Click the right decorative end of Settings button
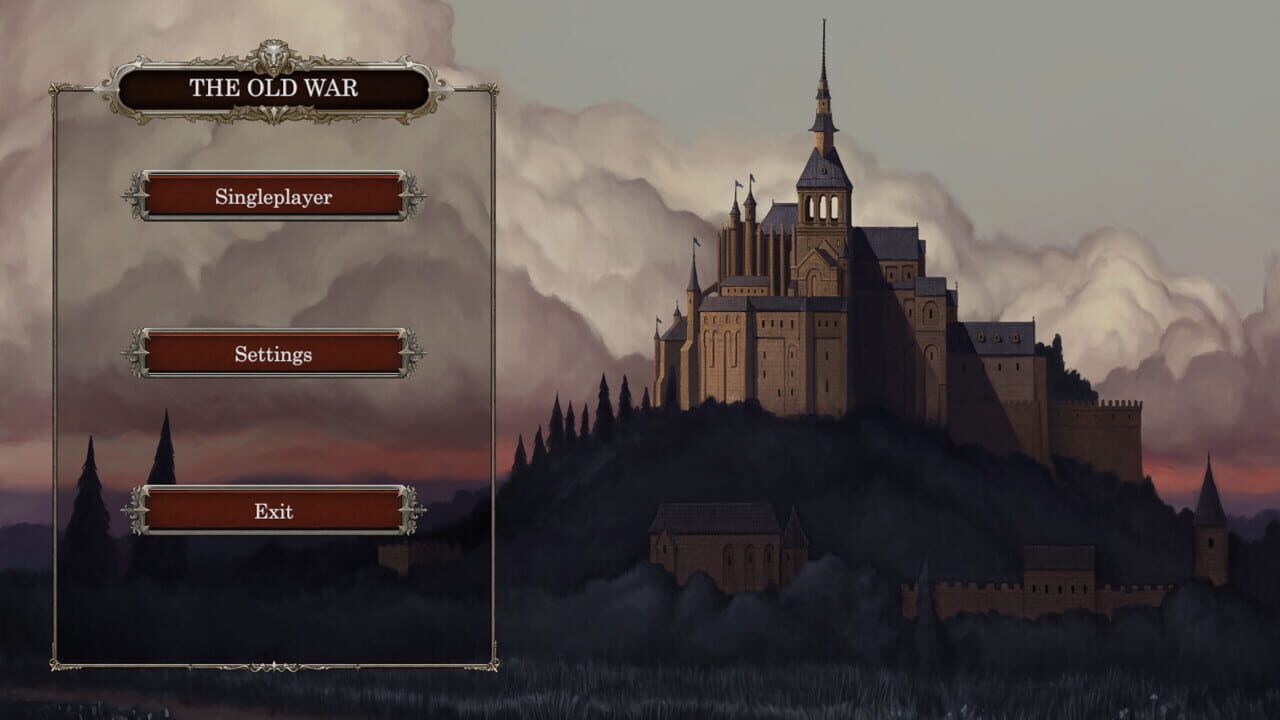The height and width of the screenshot is (720, 1280). [x=411, y=354]
